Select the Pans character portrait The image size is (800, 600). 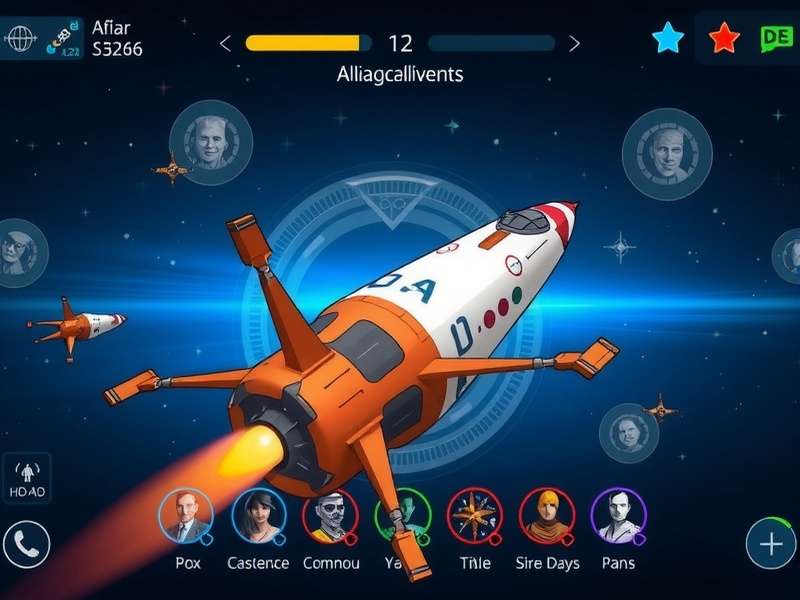[618, 516]
